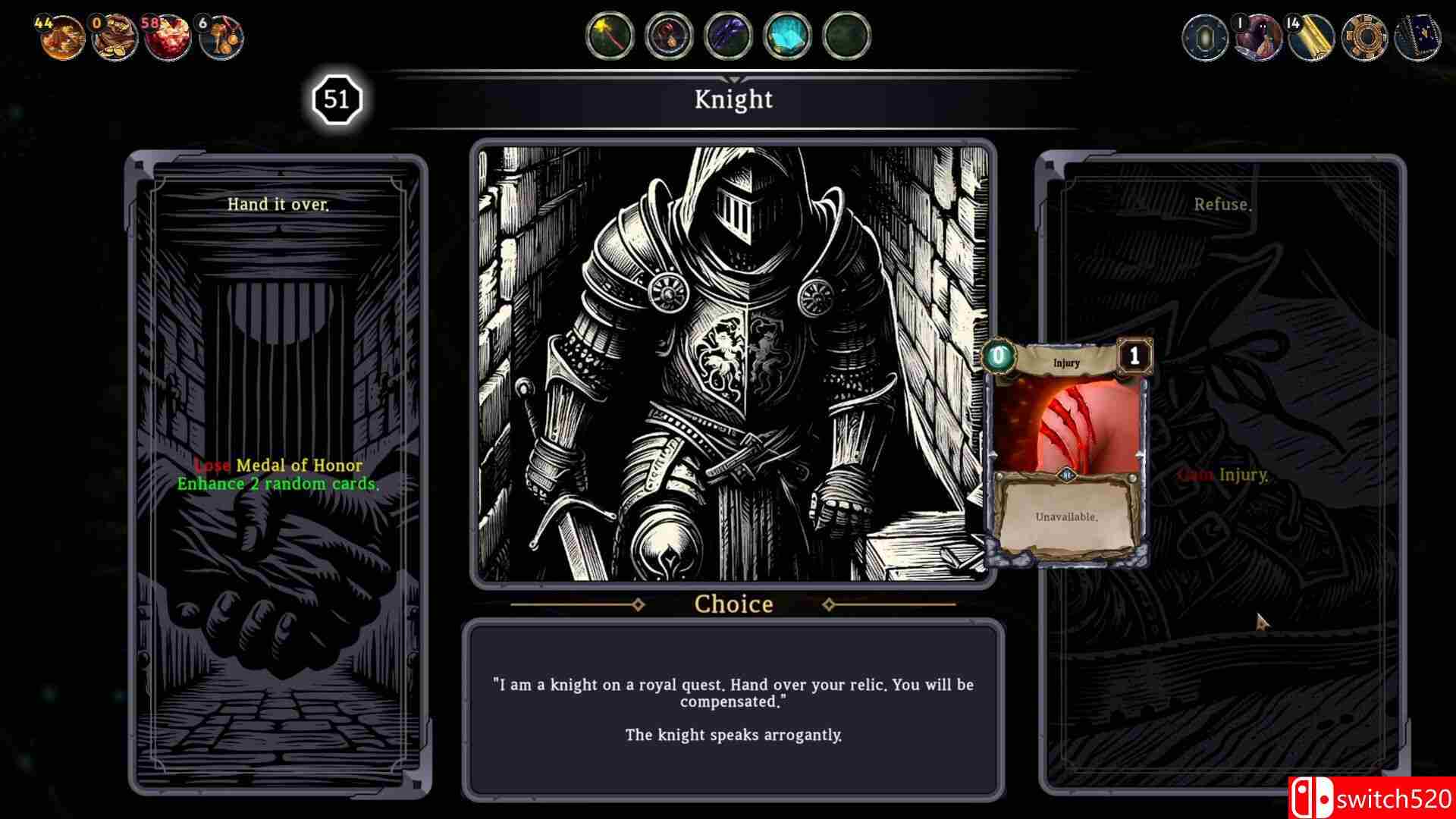The width and height of the screenshot is (1456, 819).
Task: Select the glowing blue spellbook relic
Action: pyautogui.click(x=787, y=36)
